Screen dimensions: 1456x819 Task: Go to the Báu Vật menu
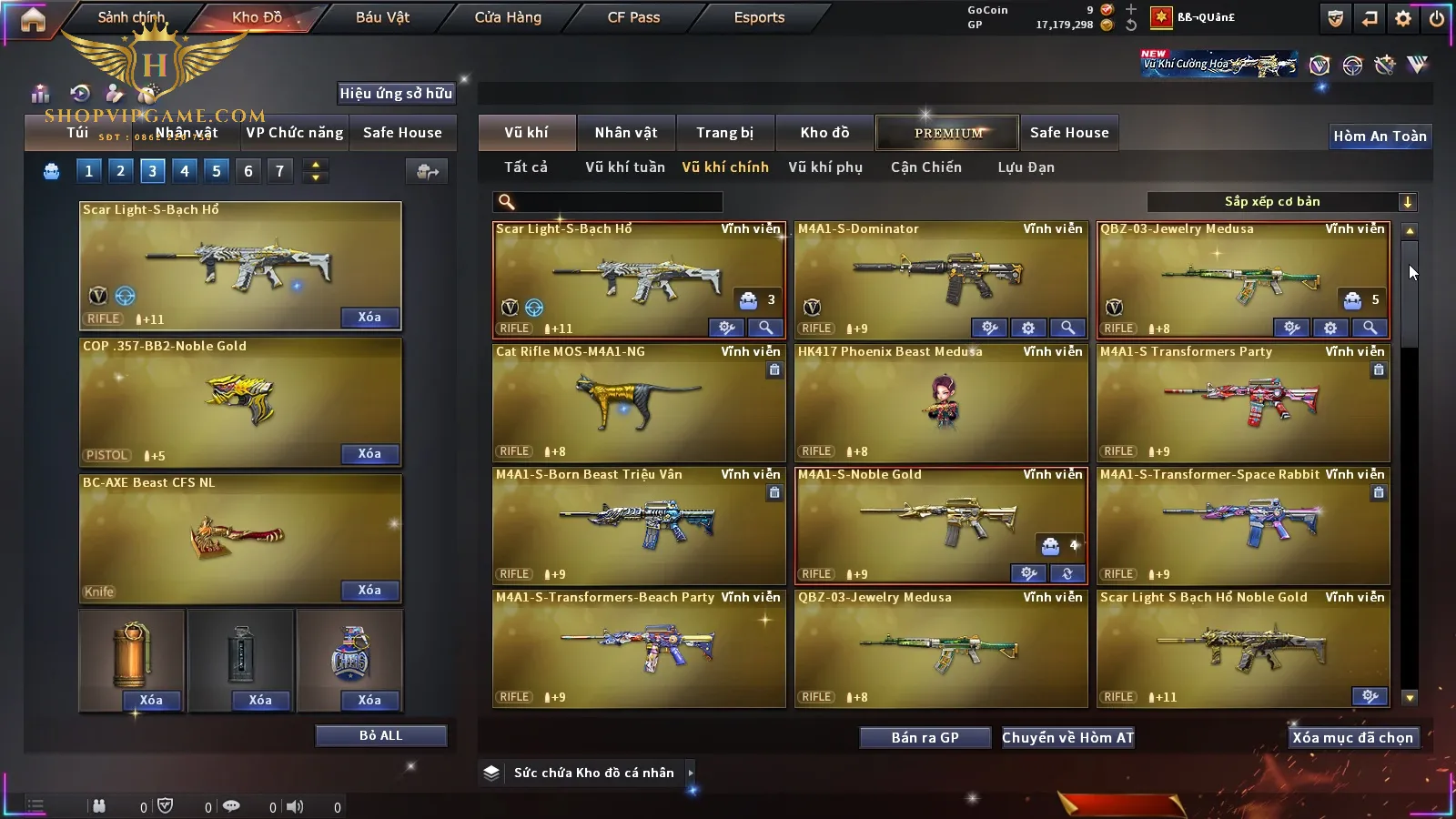pos(382,17)
